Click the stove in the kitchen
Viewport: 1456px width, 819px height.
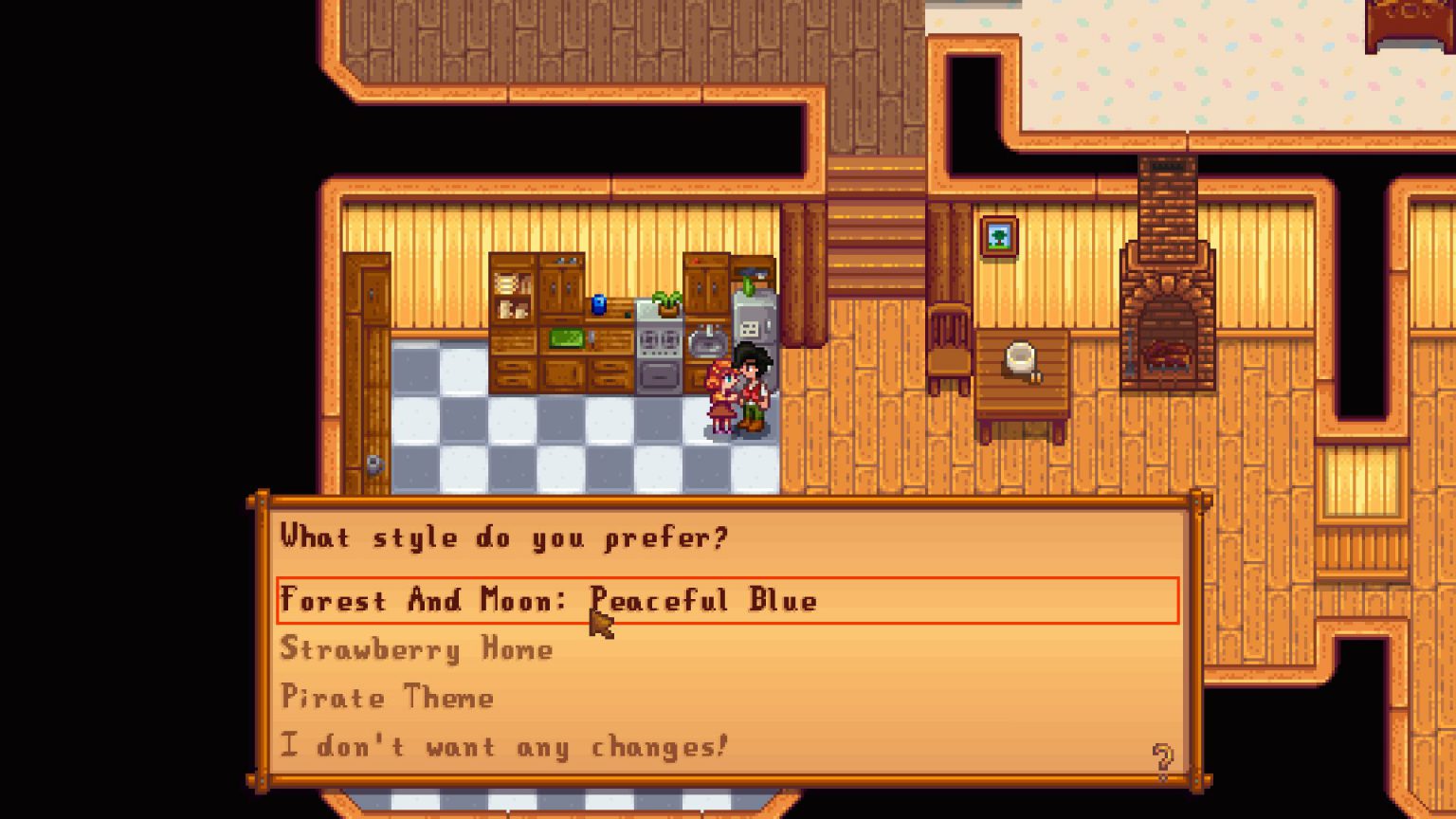tap(658, 351)
